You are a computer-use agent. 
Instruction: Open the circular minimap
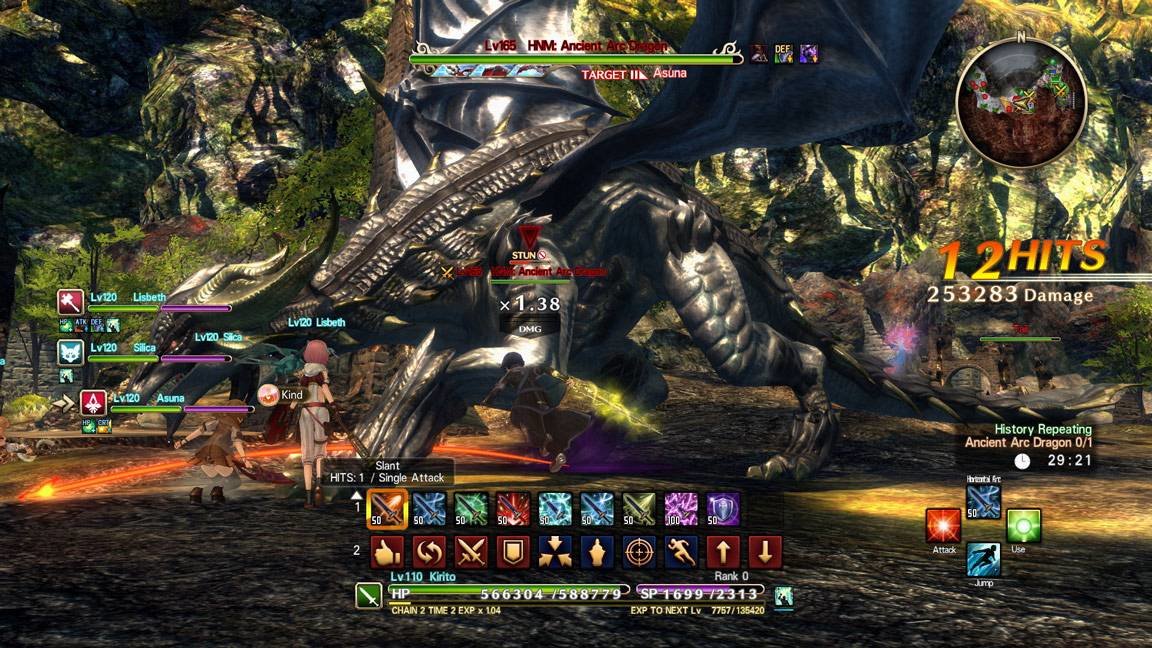(1021, 103)
